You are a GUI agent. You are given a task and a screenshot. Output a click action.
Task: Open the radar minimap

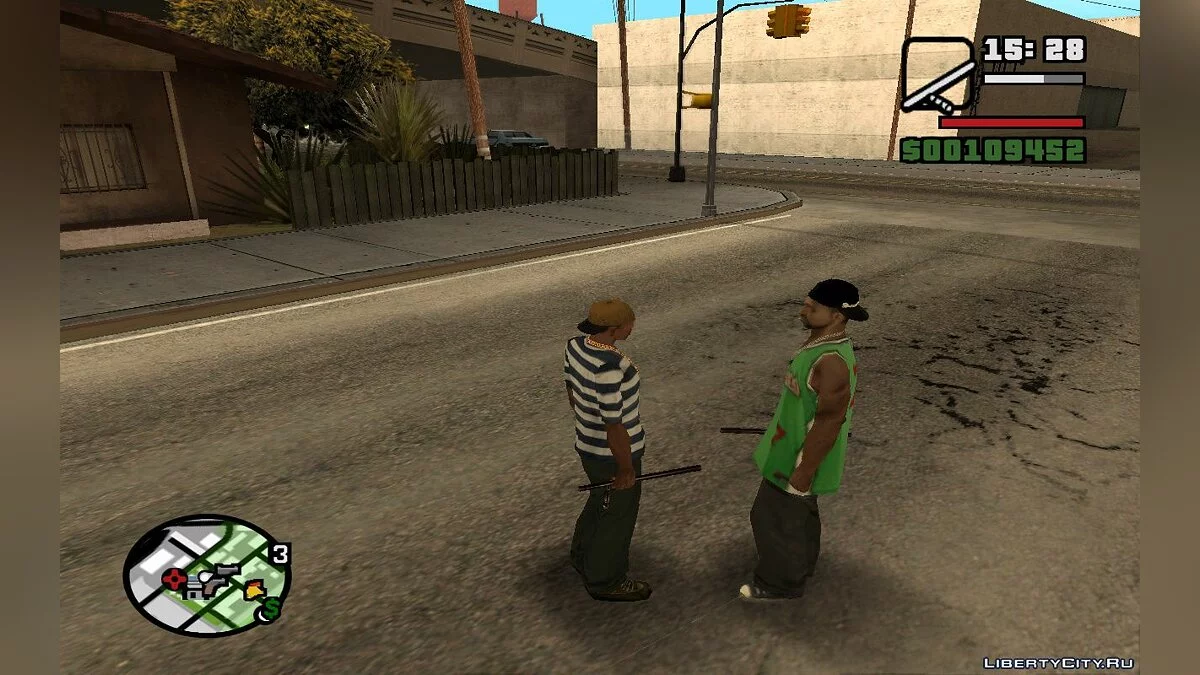click(207, 575)
